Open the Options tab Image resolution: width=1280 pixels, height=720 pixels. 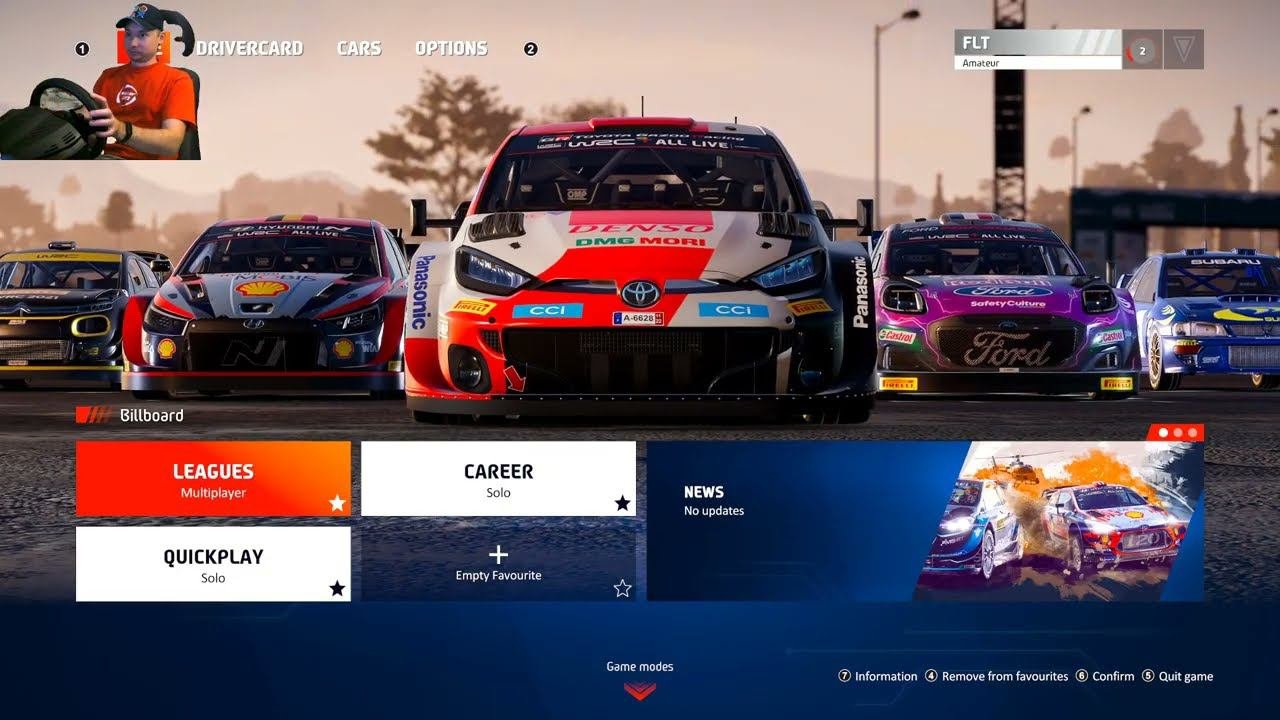pos(451,48)
